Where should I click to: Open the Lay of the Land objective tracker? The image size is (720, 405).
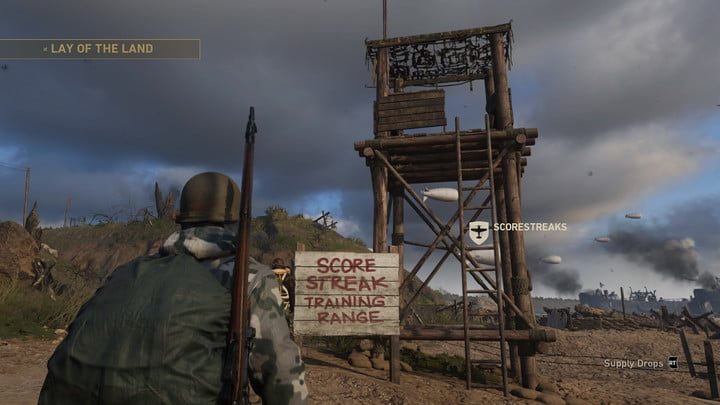tap(100, 48)
